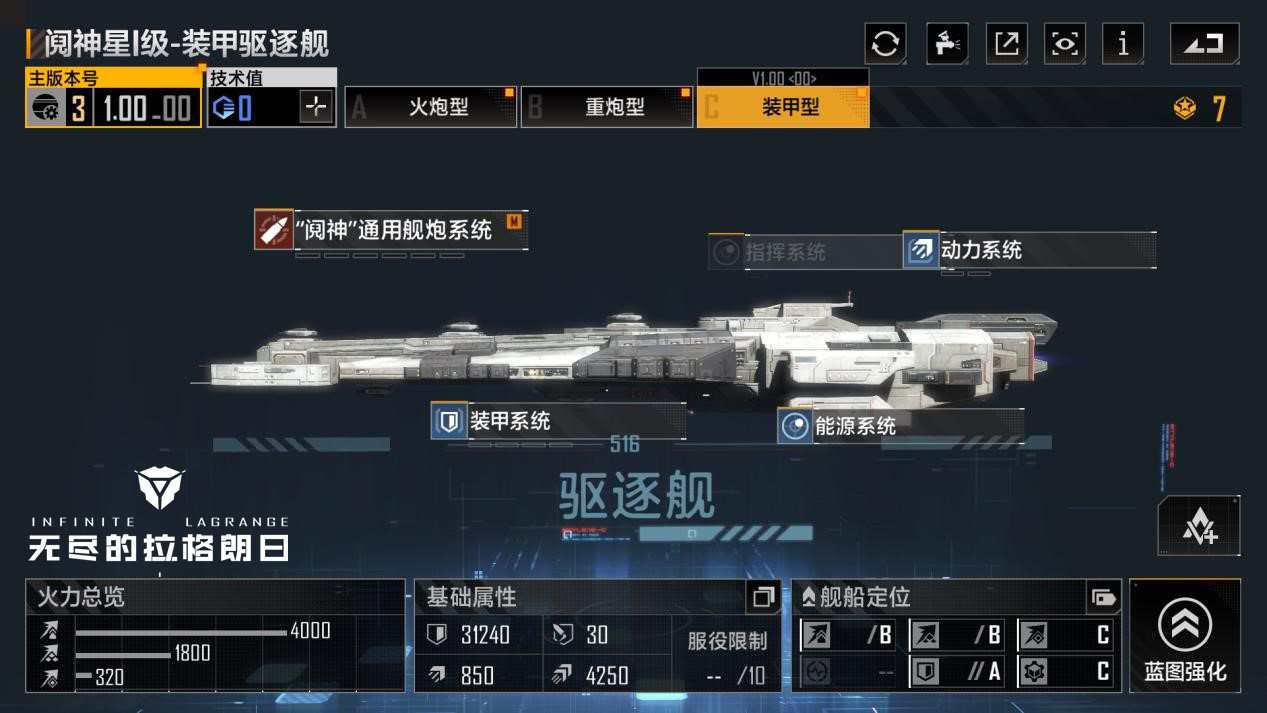Select the 重炮型 variant tab
This screenshot has height=713, width=1267.
coord(607,107)
